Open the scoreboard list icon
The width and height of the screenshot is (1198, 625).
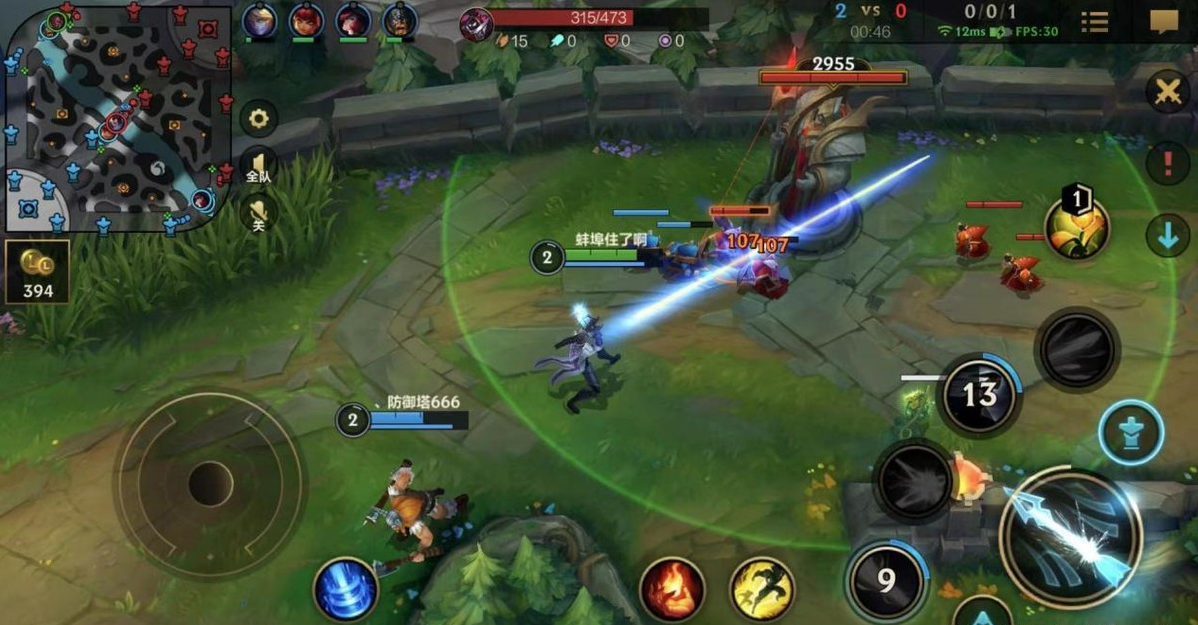(1095, 22)
